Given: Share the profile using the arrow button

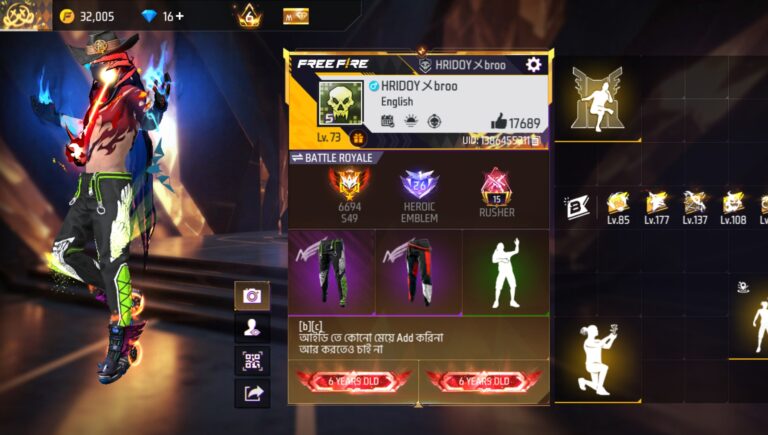Looking at the screenshot, I should coord(252,393).
